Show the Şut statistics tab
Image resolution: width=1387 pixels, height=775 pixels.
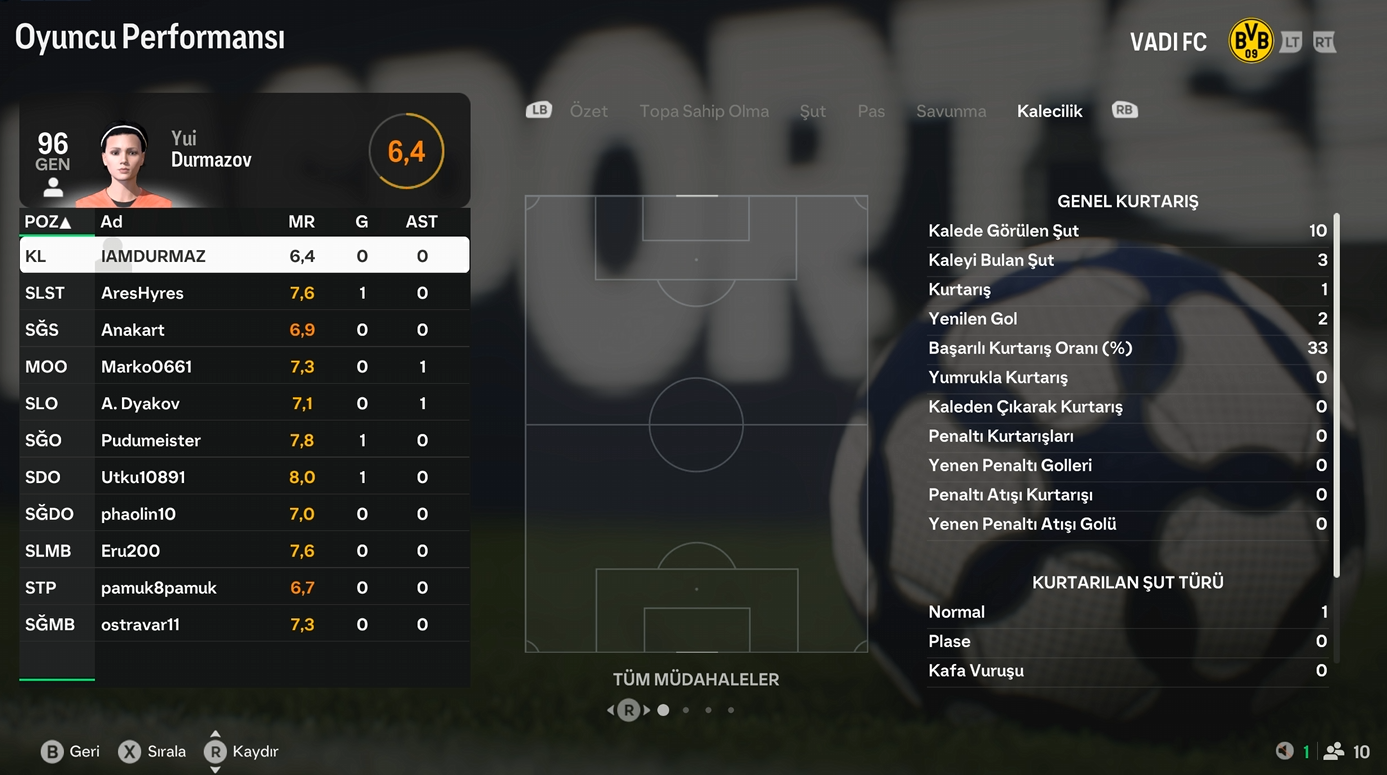pyautogui.click(x=812, y=111)
